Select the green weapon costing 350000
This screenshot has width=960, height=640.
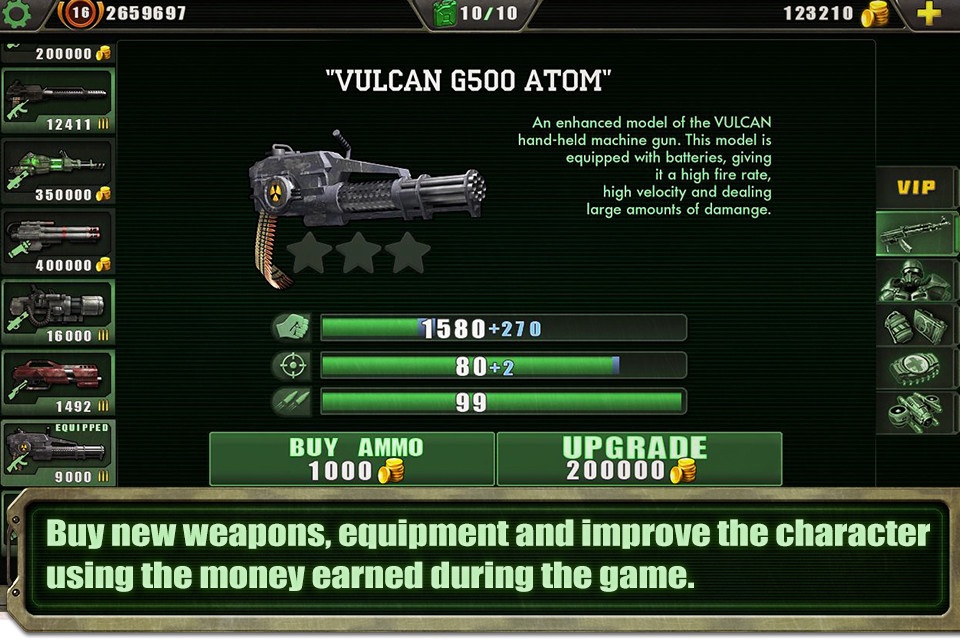(x=57, y=172)
